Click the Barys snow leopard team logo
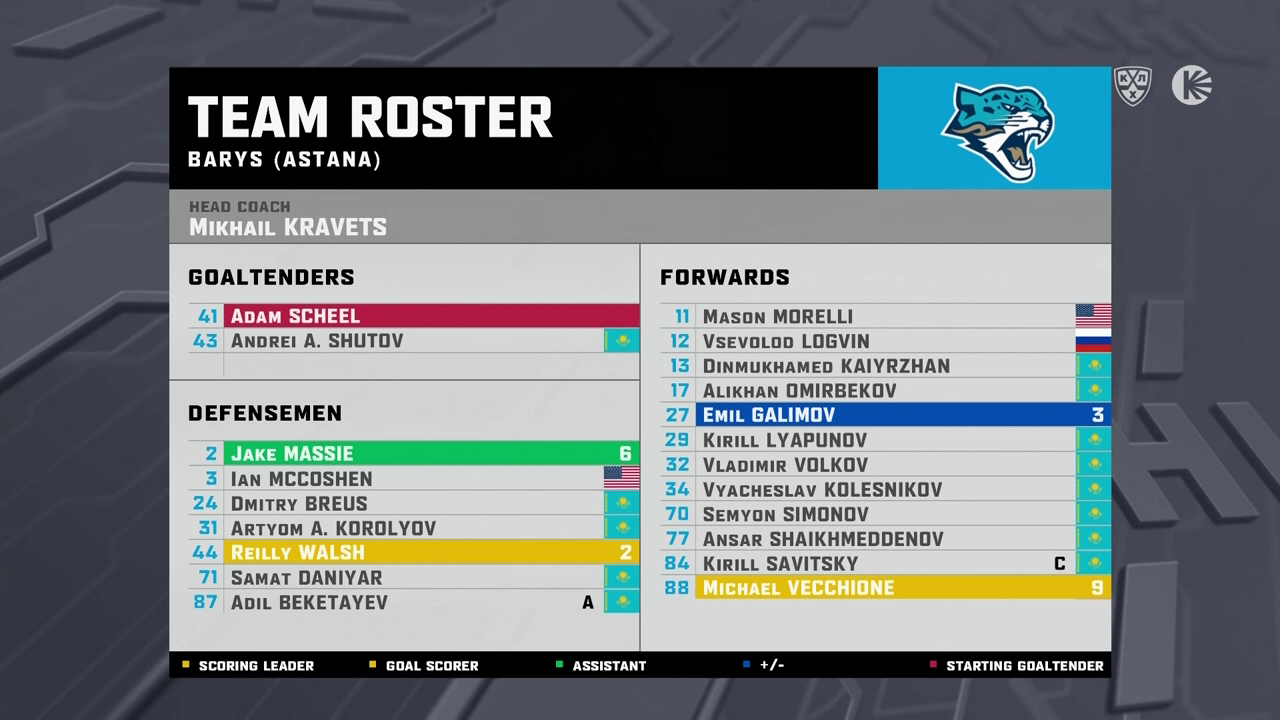 995,130
